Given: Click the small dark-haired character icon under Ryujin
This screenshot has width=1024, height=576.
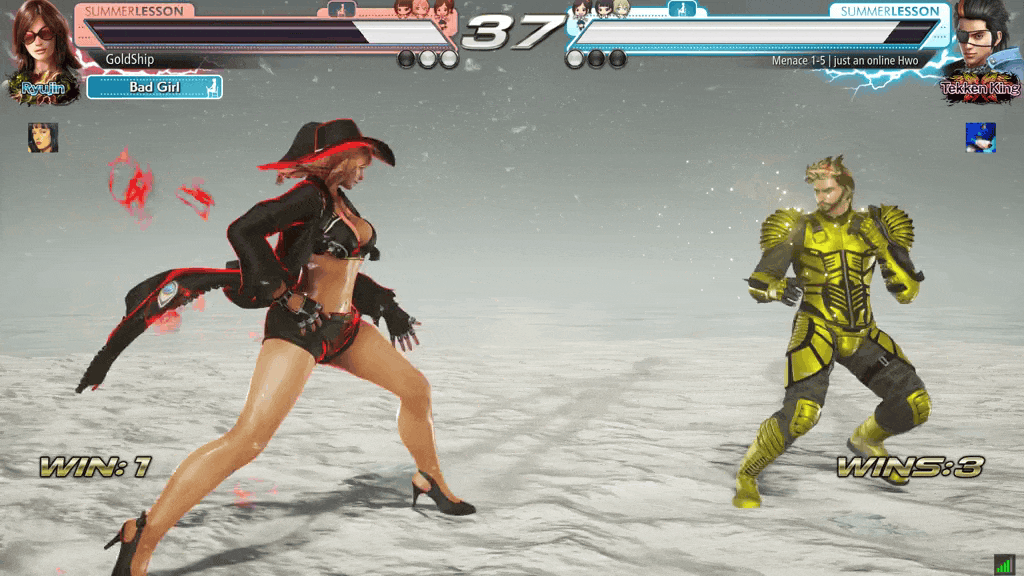Looking at the screenshot, I should [43, 138].
